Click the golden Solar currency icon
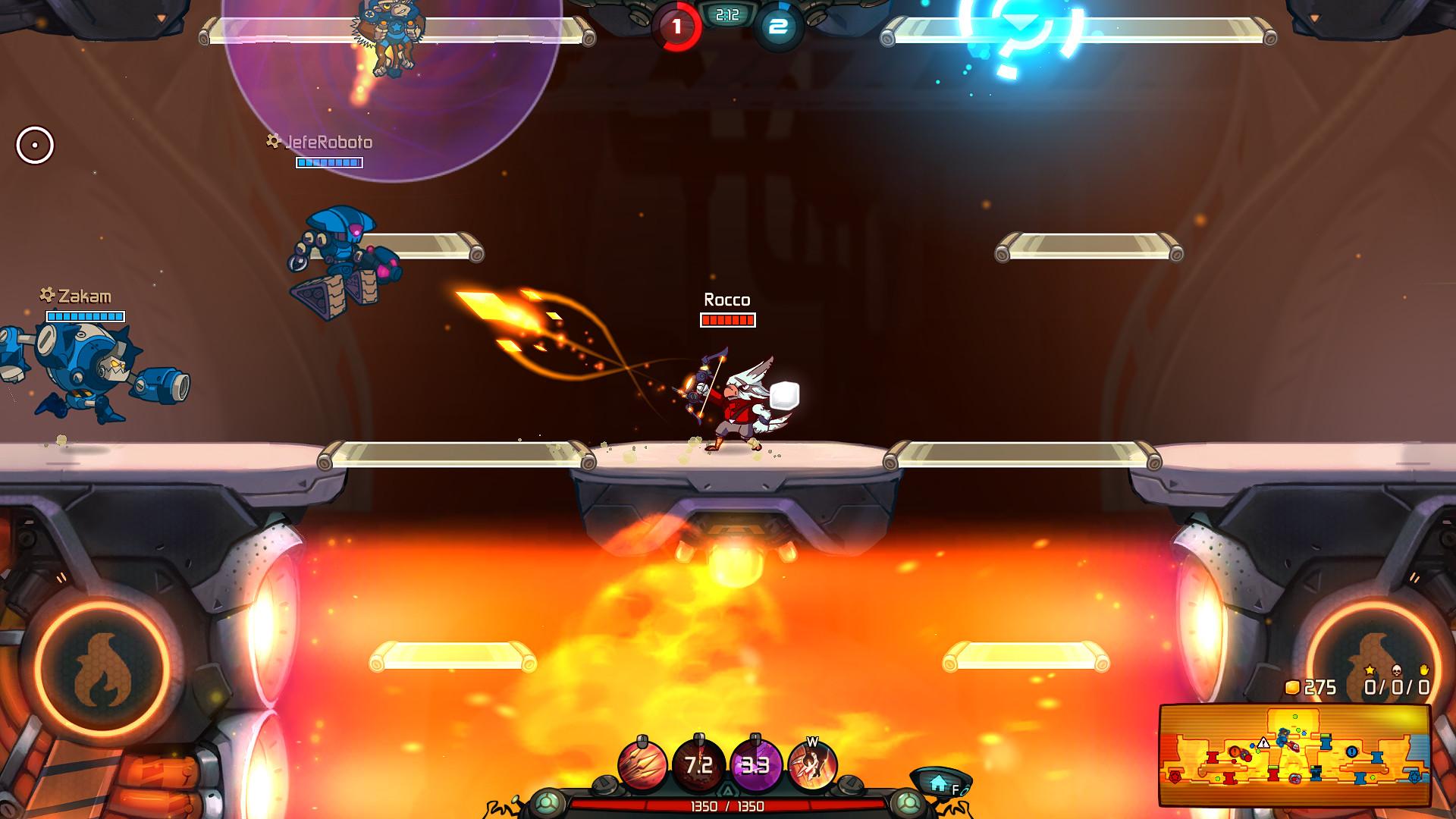 (x=1293, y=687)
